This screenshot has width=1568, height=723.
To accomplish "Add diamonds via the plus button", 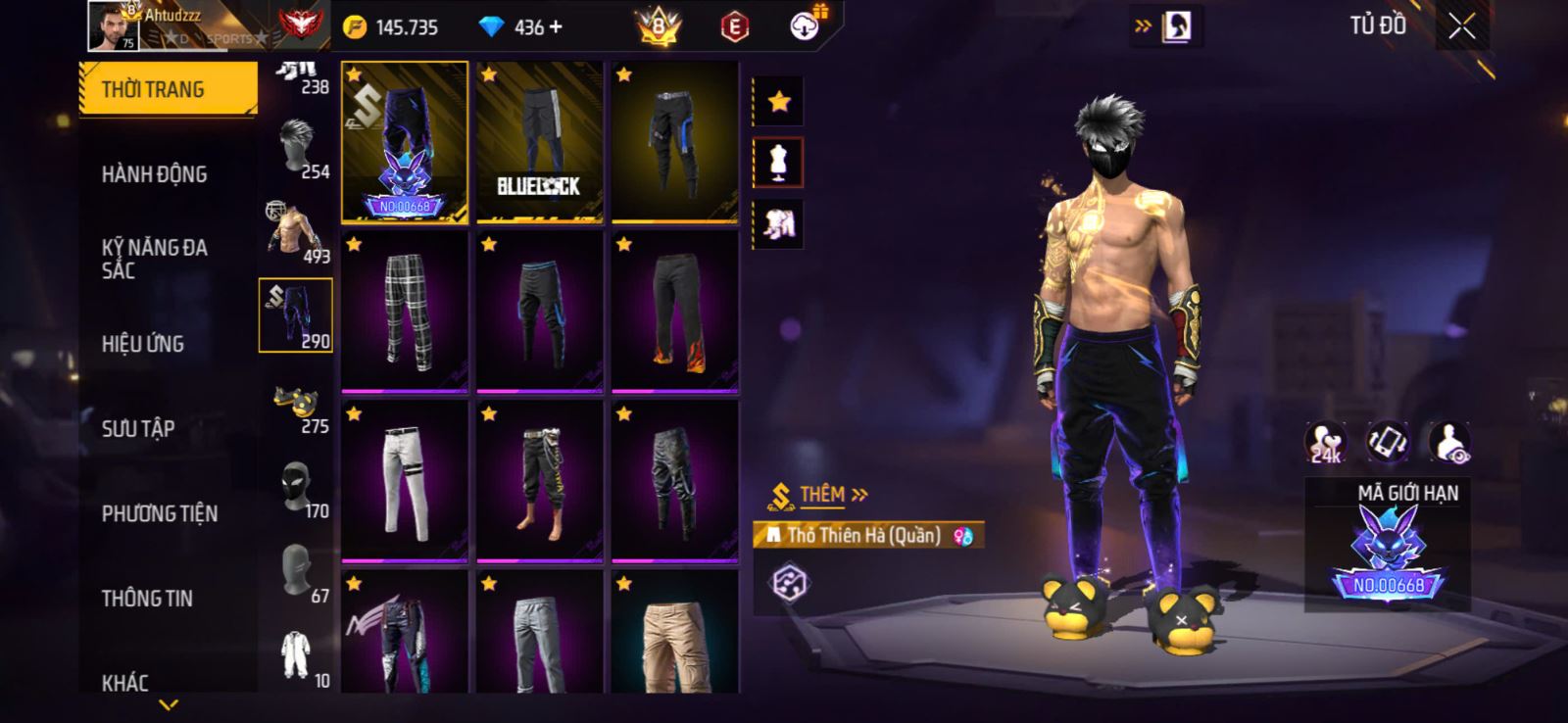I will click(557, 27).
